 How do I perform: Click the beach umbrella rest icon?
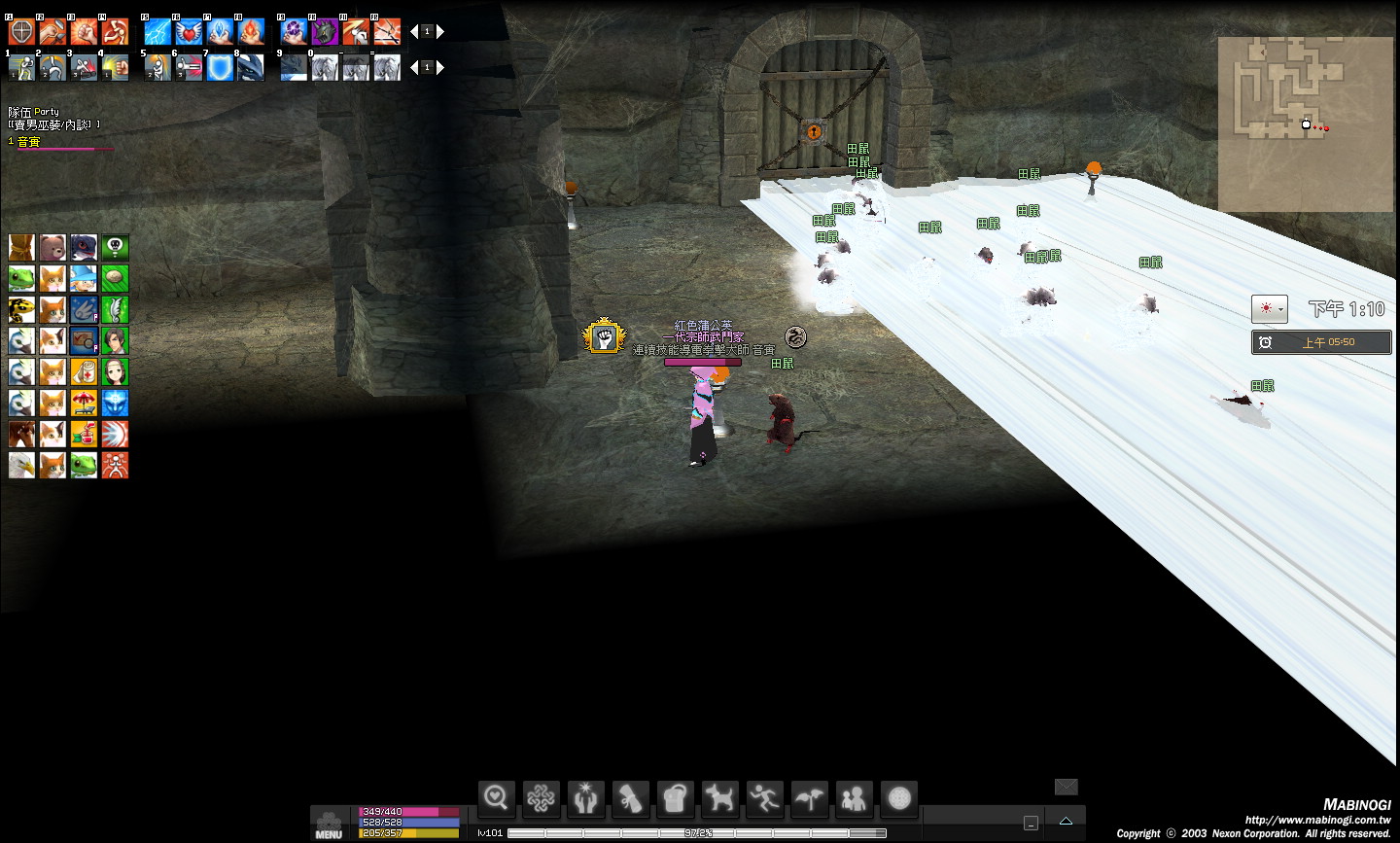pyautogui.click(x=84, y=403)
